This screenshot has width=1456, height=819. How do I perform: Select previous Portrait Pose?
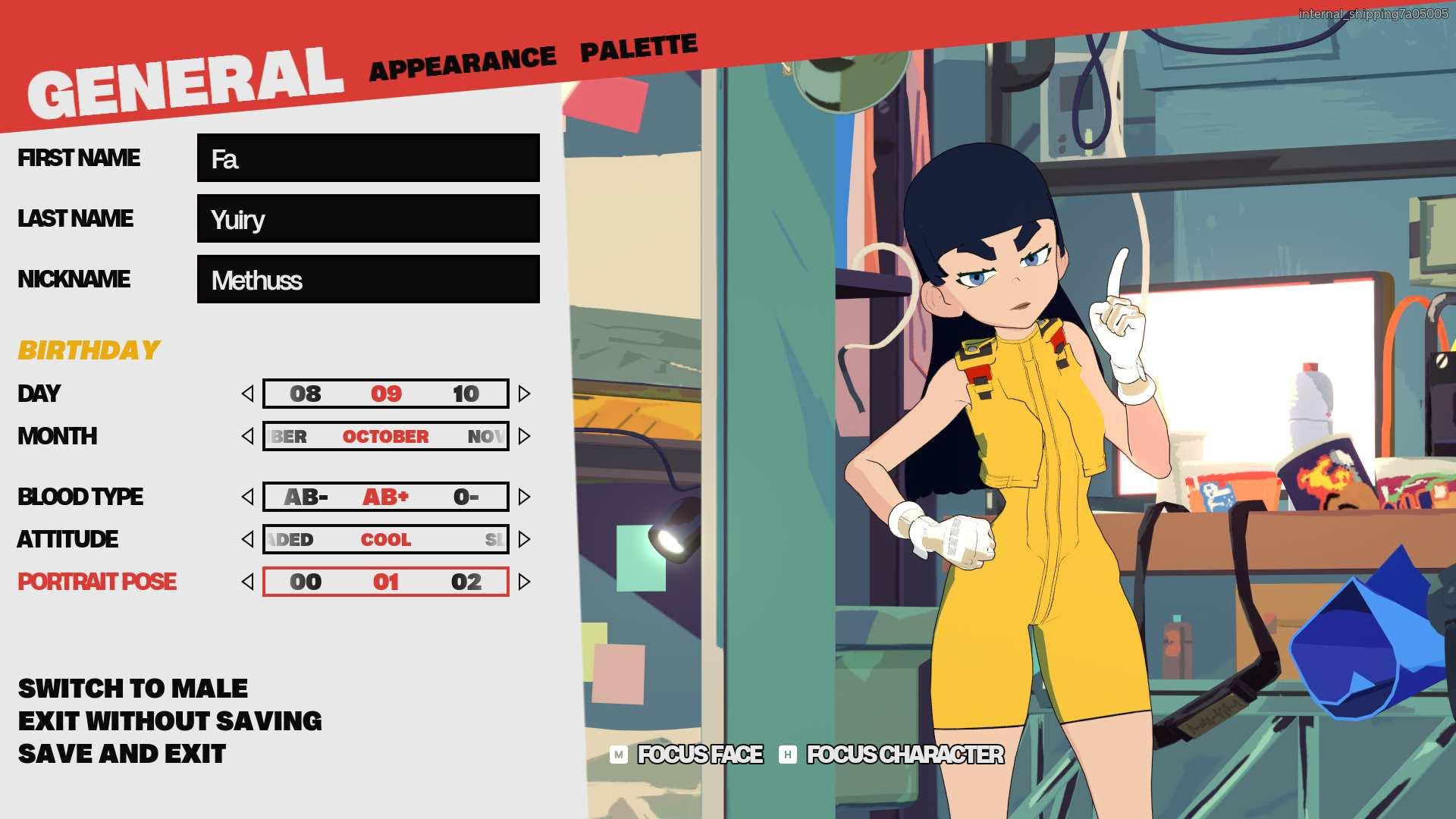247,582
